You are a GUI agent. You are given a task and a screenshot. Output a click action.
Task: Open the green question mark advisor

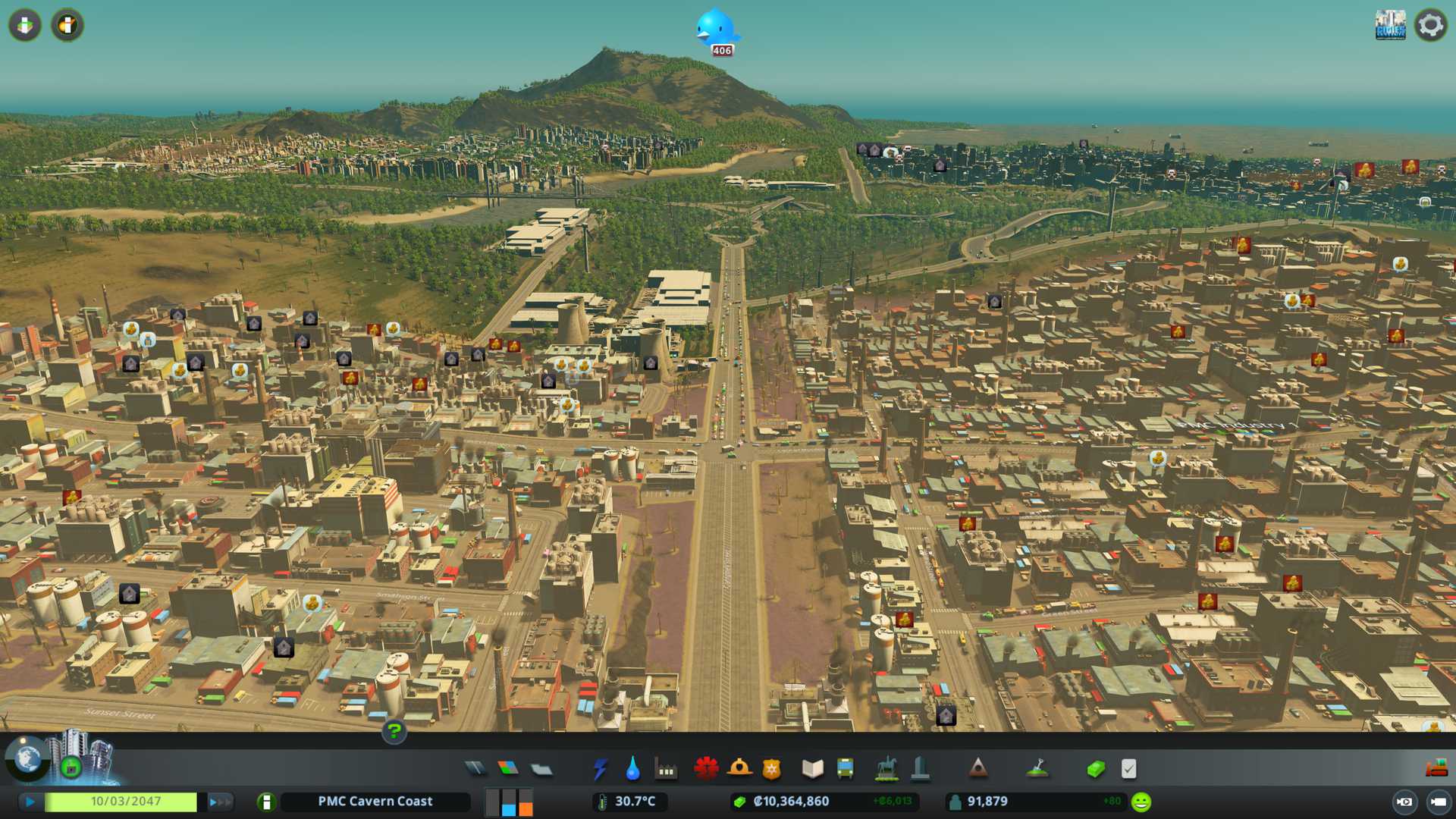pos(394,731)
